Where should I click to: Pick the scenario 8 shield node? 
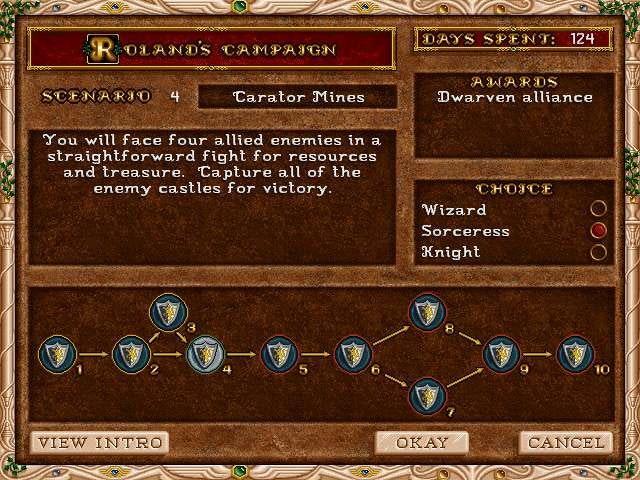coord(427,312)
